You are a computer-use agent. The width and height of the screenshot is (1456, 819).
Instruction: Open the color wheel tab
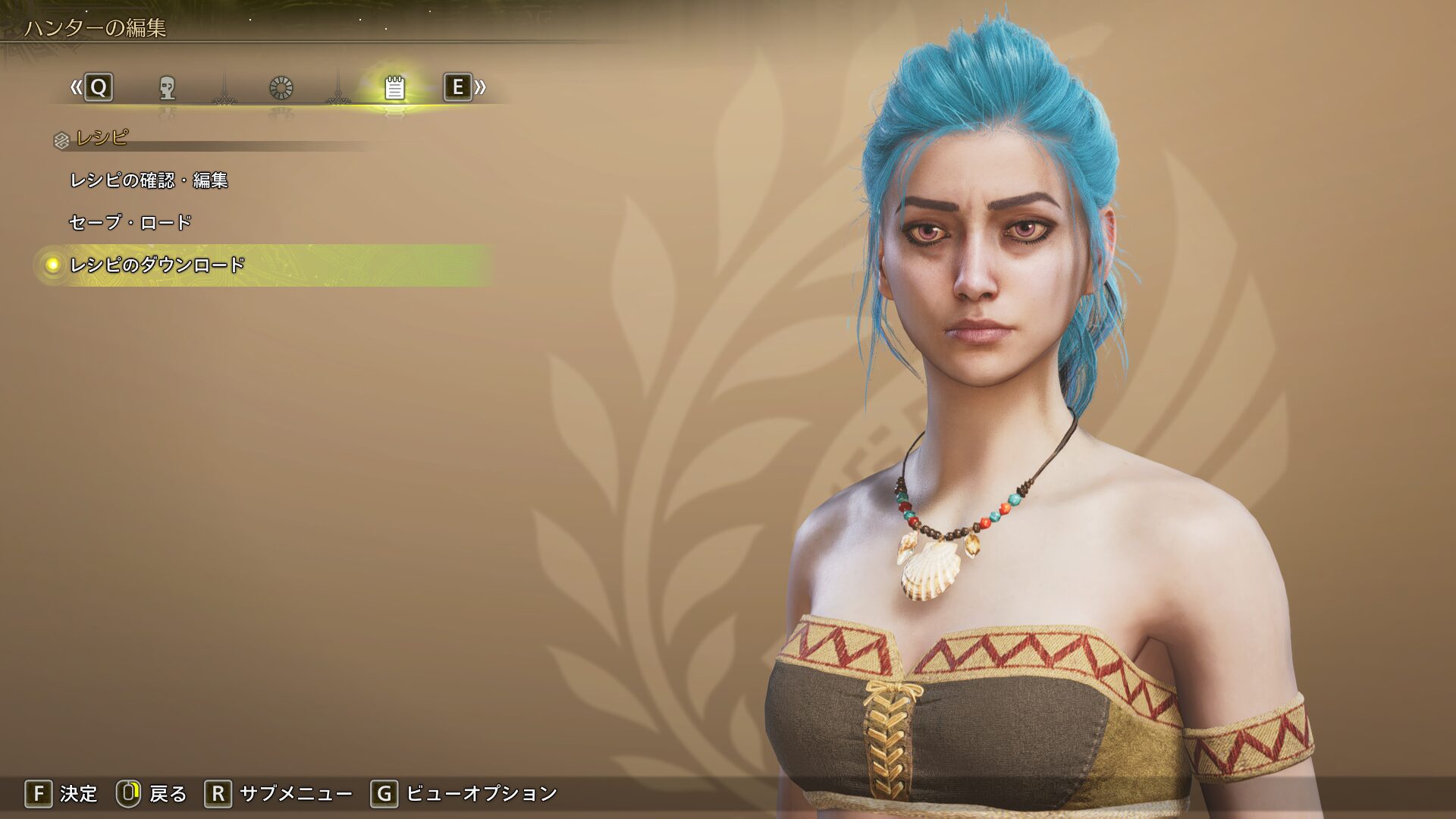281,88
